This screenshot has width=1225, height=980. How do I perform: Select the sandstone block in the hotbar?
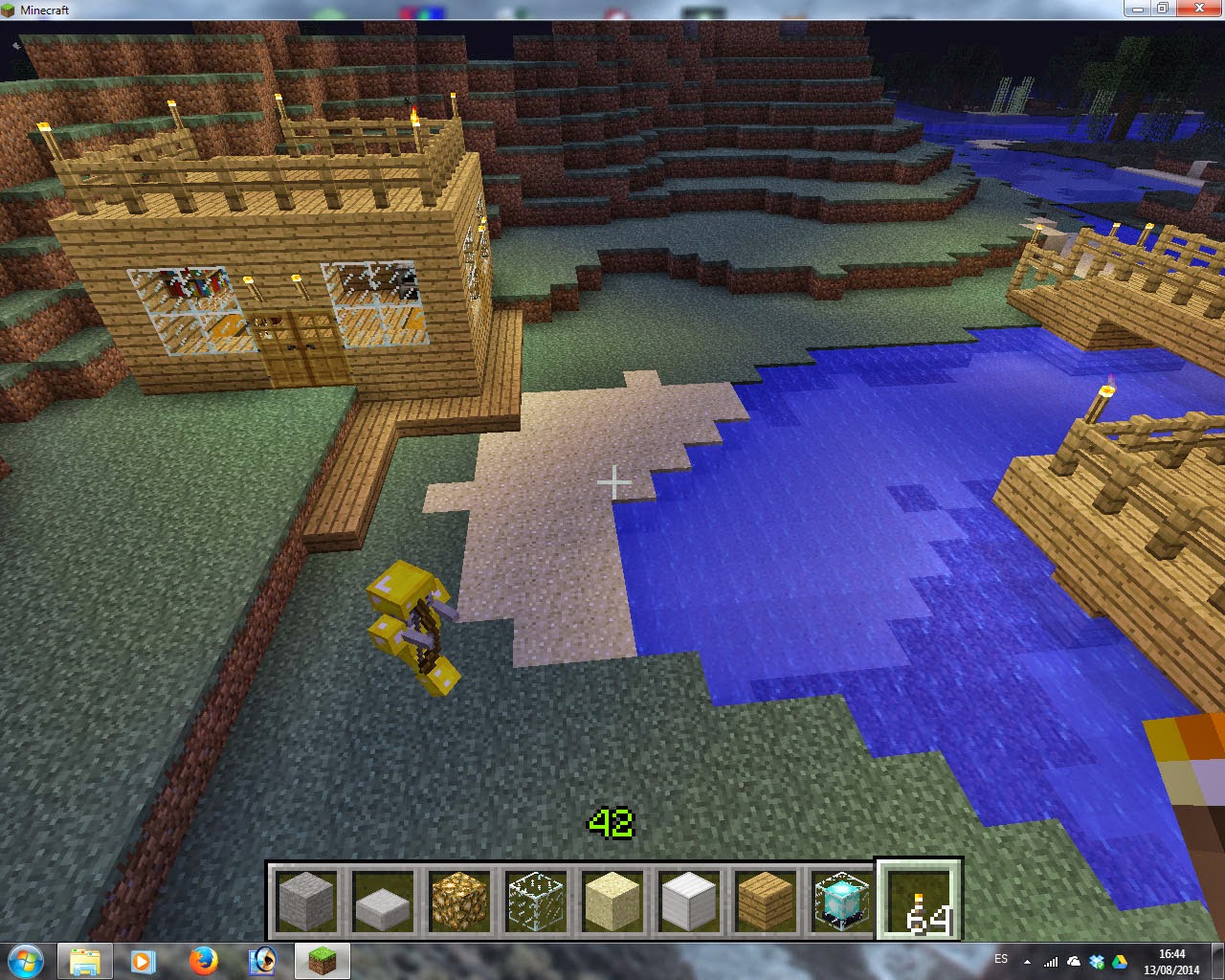coord(612,901)
